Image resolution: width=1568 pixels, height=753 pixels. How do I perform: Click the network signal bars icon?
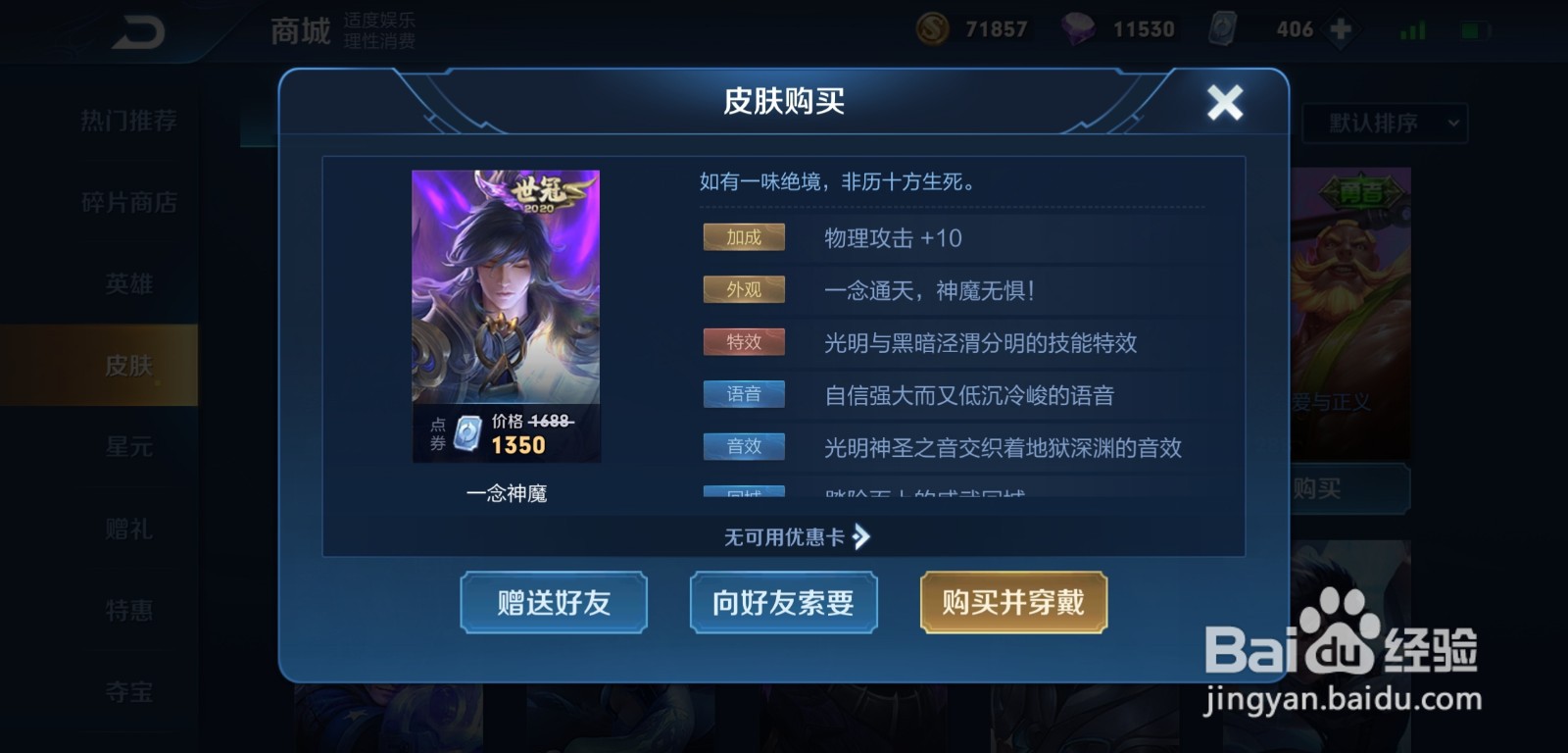pos(1411,27)
